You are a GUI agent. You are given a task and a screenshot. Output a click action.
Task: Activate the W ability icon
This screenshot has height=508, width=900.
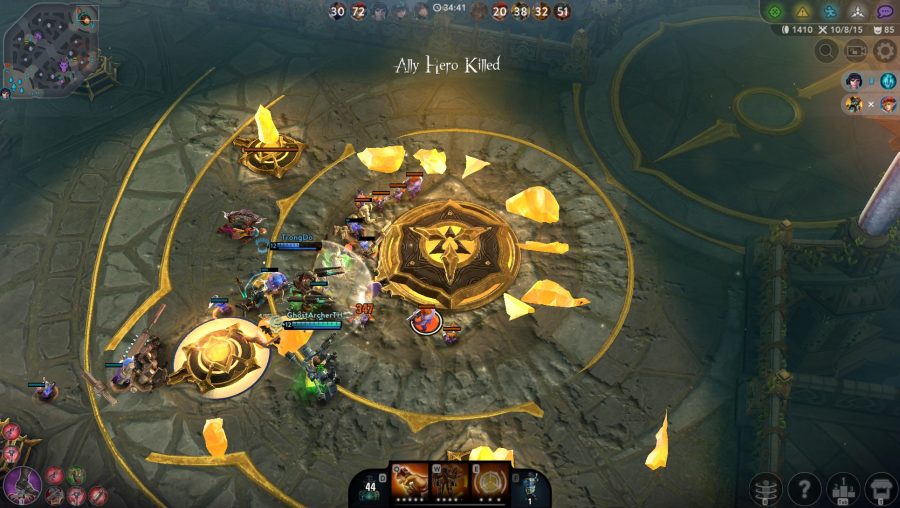click(x=449, y=480)
